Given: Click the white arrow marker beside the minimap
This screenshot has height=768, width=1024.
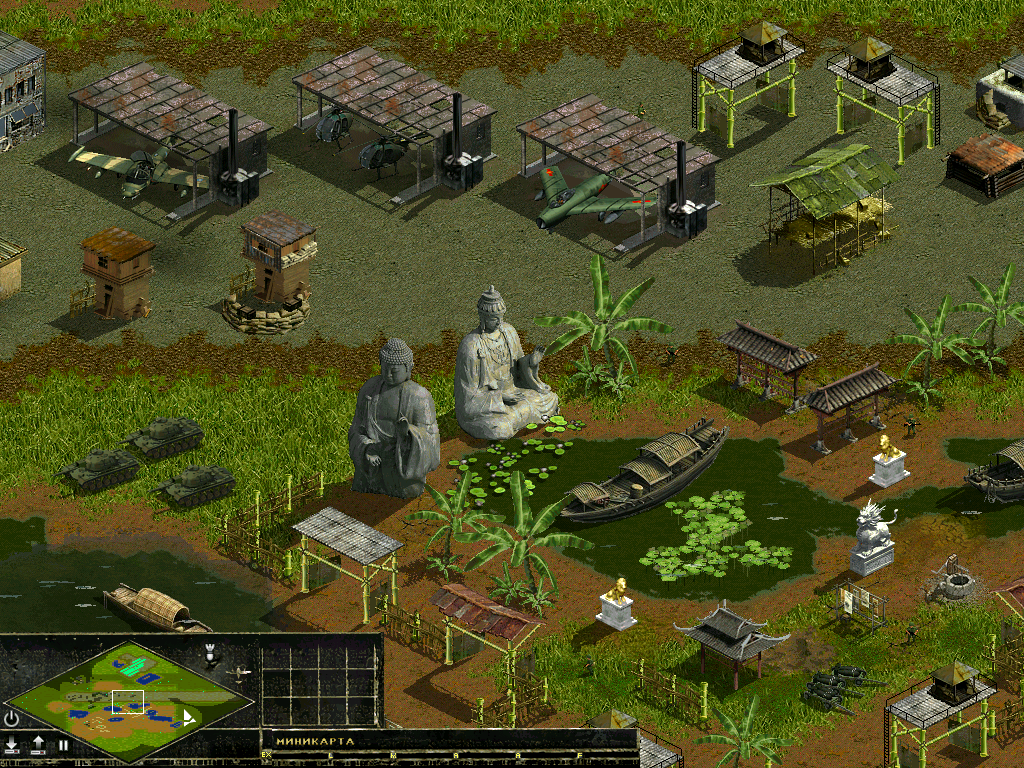Looking at the screenshot, I should pos(189,718).
